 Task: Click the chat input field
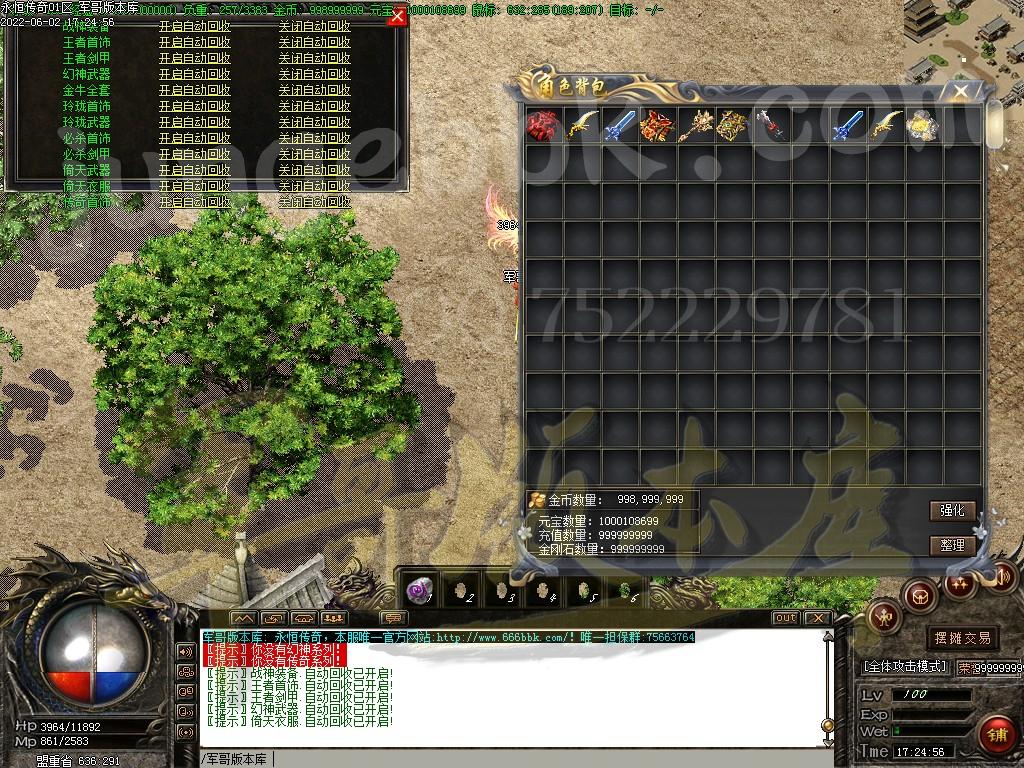[500, 759]
